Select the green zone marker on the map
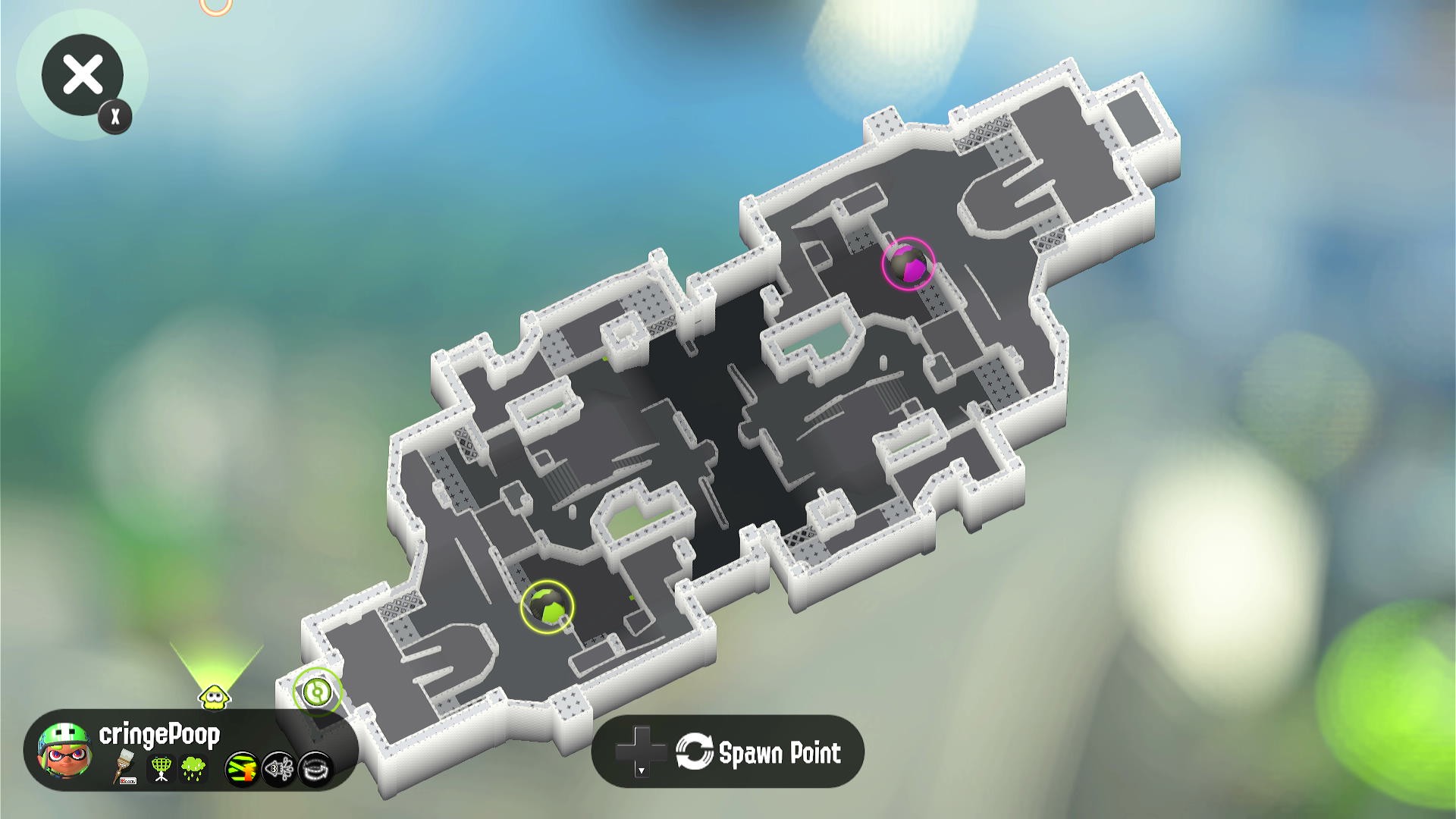The image size is (1456, 819). point(548,606)
